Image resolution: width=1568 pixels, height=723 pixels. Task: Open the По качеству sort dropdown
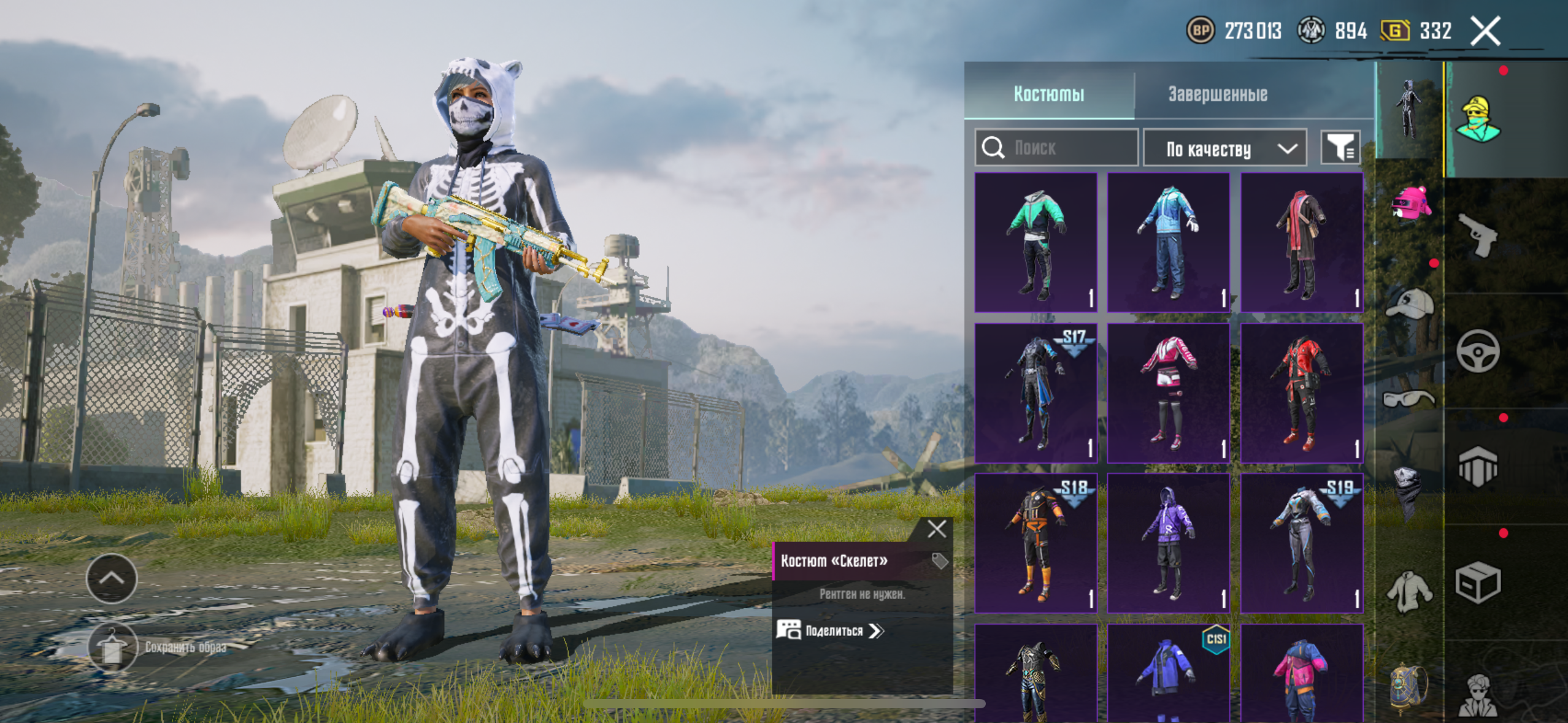tap(1224, 148)
